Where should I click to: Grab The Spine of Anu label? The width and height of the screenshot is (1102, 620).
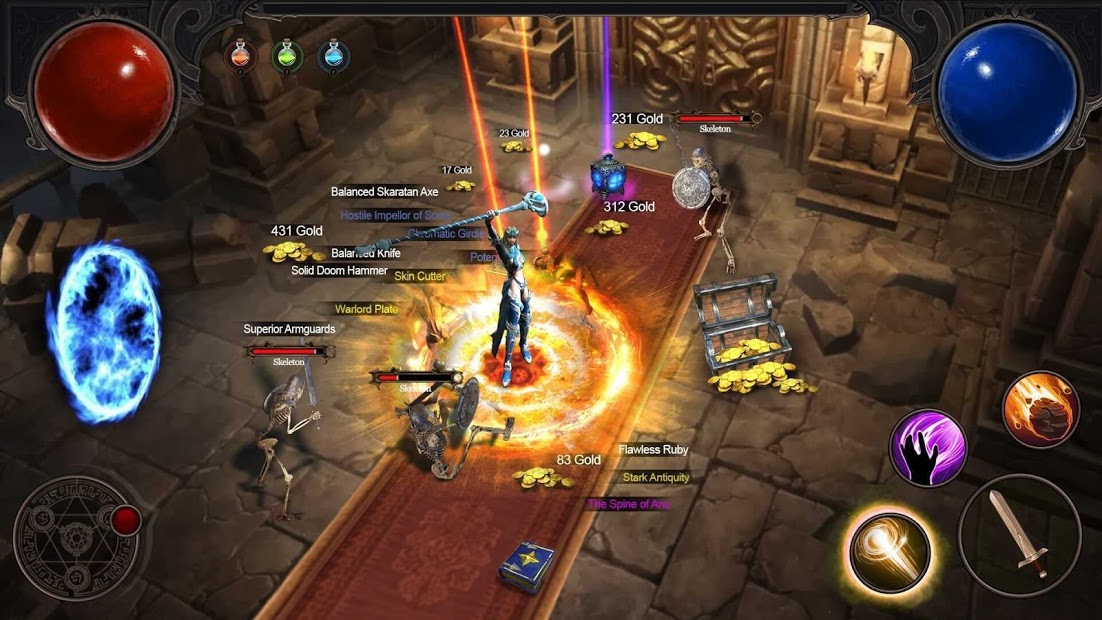[x=629, y=504]
